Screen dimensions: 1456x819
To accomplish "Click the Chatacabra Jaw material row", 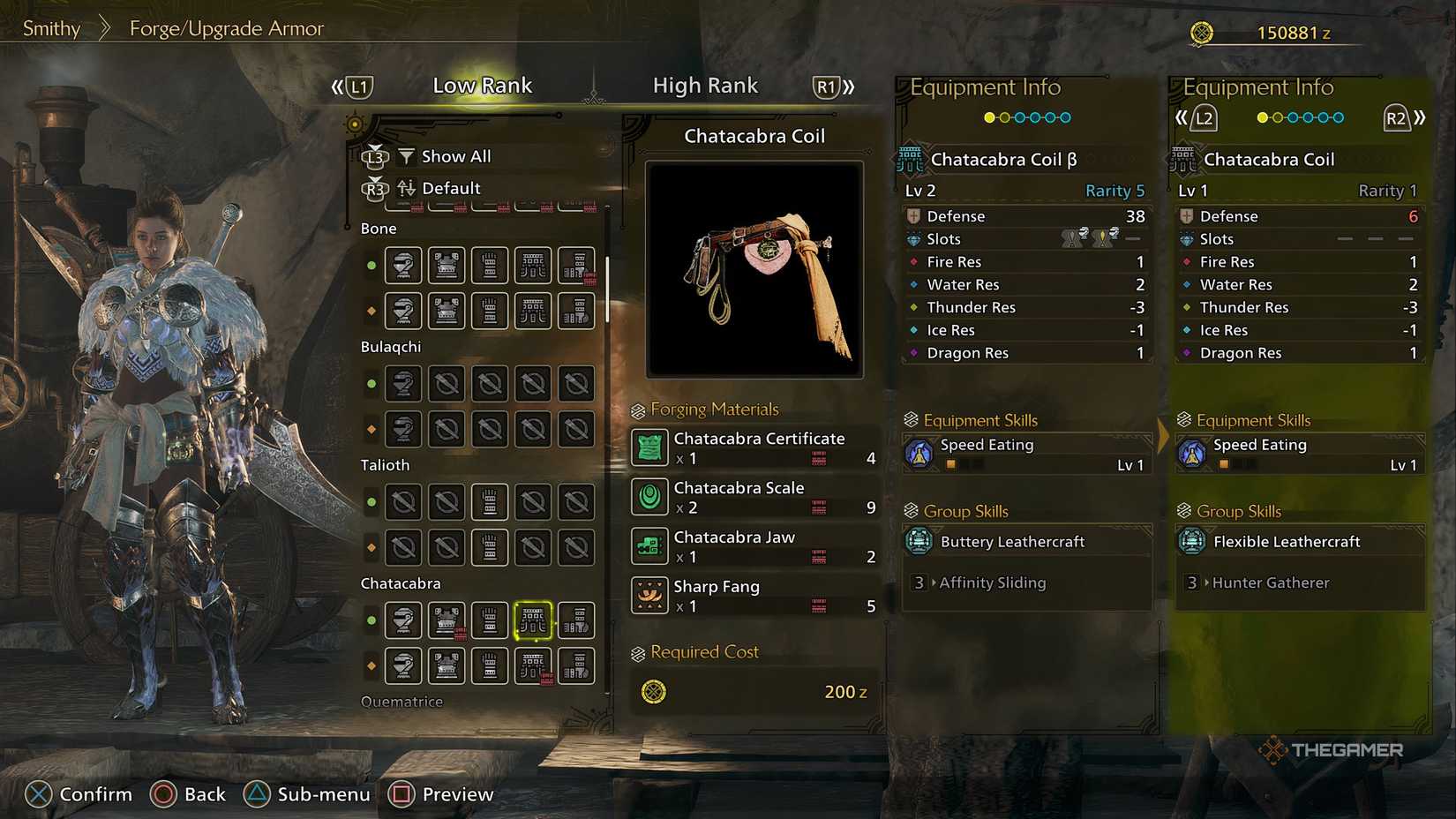I will [x=754, y=546].
